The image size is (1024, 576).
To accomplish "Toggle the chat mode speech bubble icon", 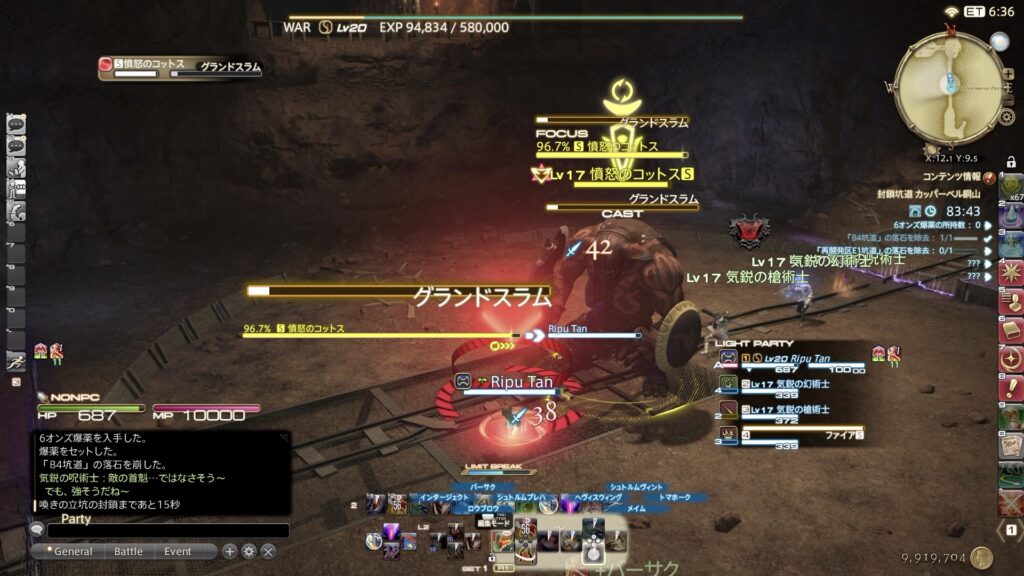I will (x=37, y=530).
